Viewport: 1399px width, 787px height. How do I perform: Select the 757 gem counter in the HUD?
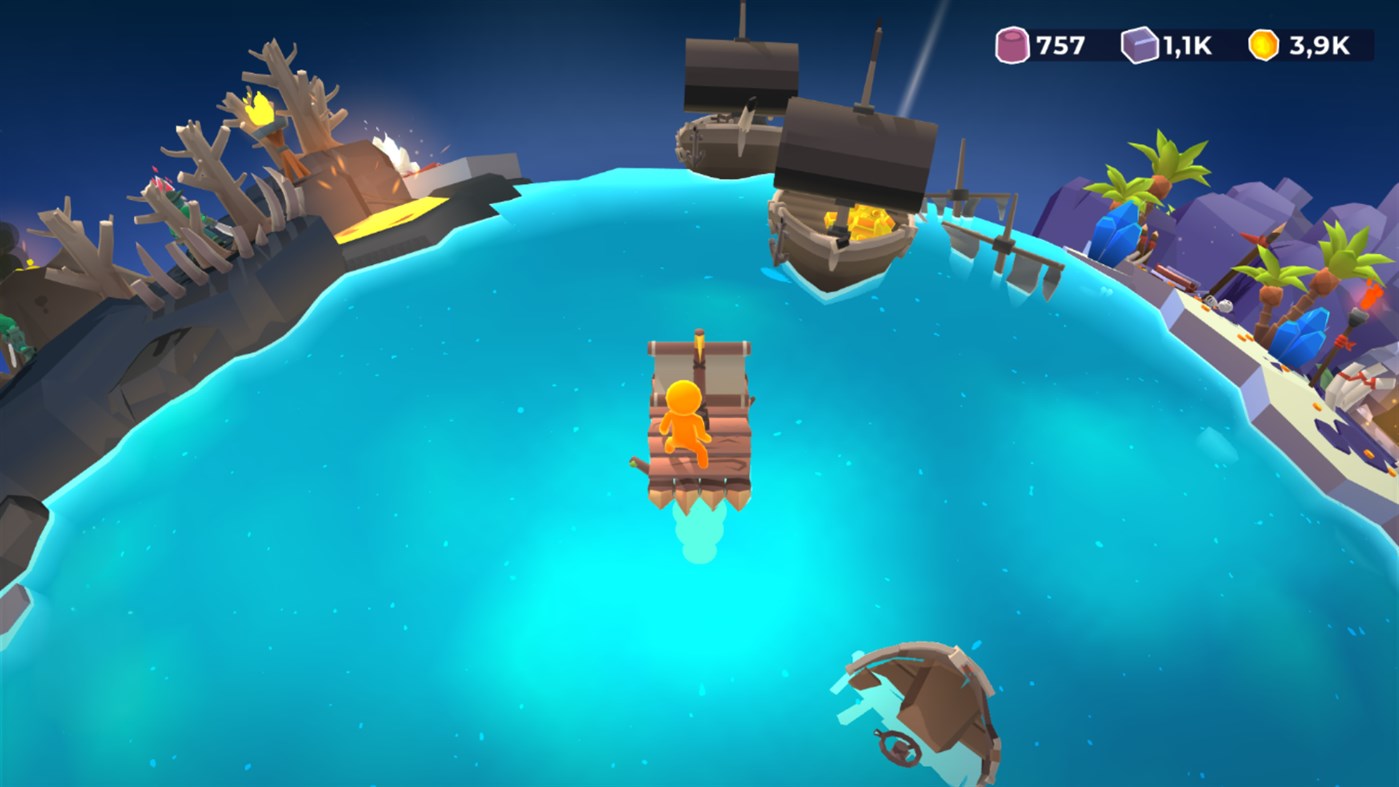coord(1063,44)
